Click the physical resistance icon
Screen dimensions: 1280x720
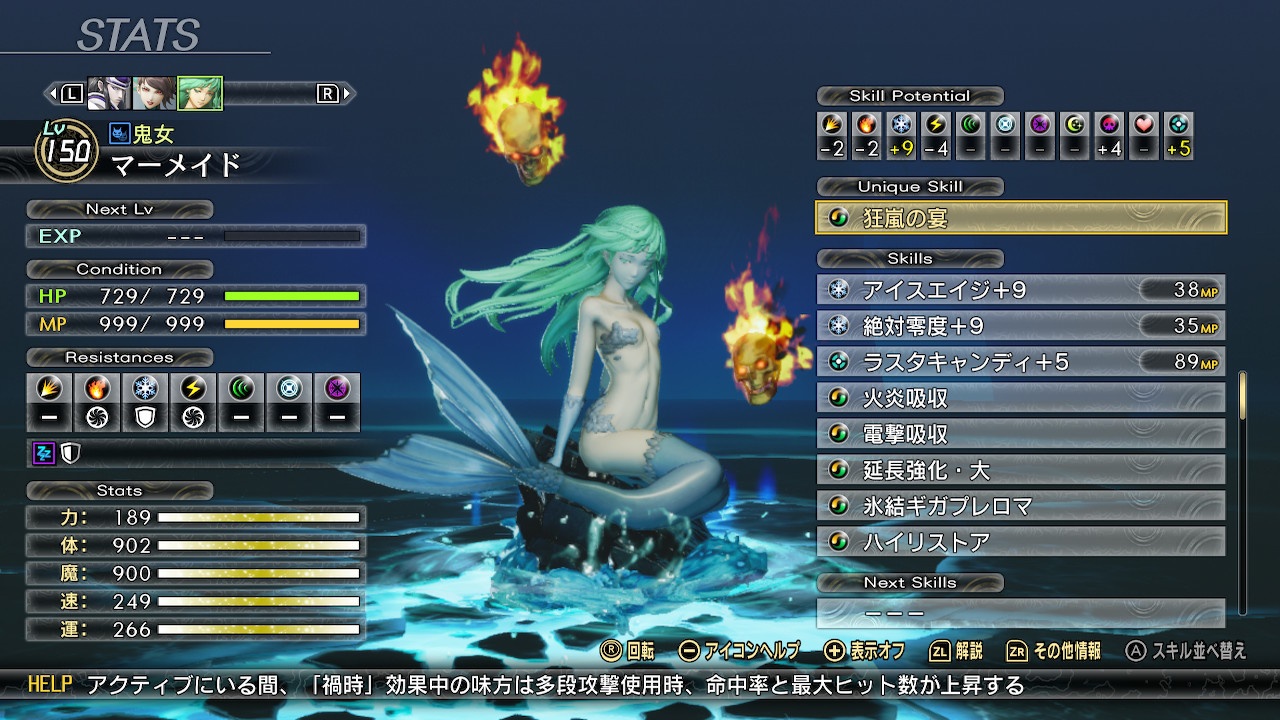(49, 388)
